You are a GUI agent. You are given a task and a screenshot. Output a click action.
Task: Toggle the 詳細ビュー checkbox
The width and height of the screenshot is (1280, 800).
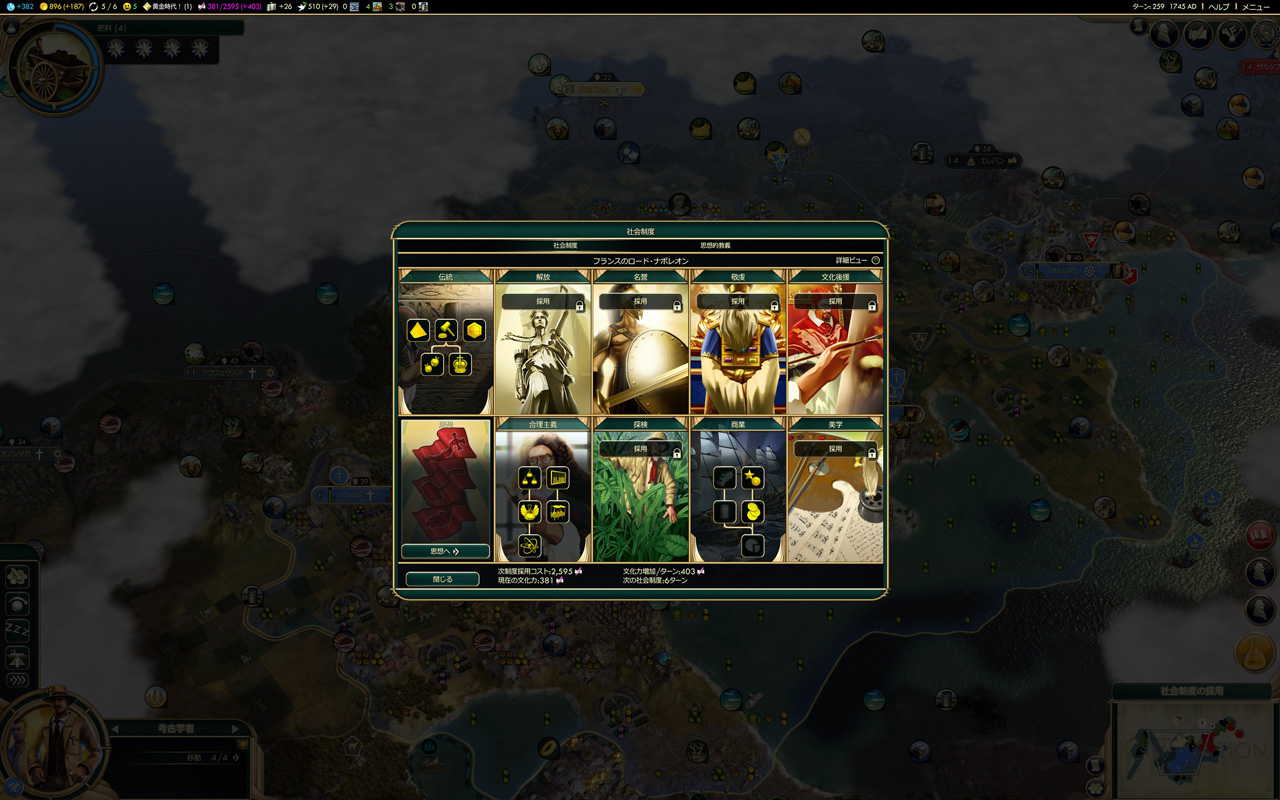(875, 261)
